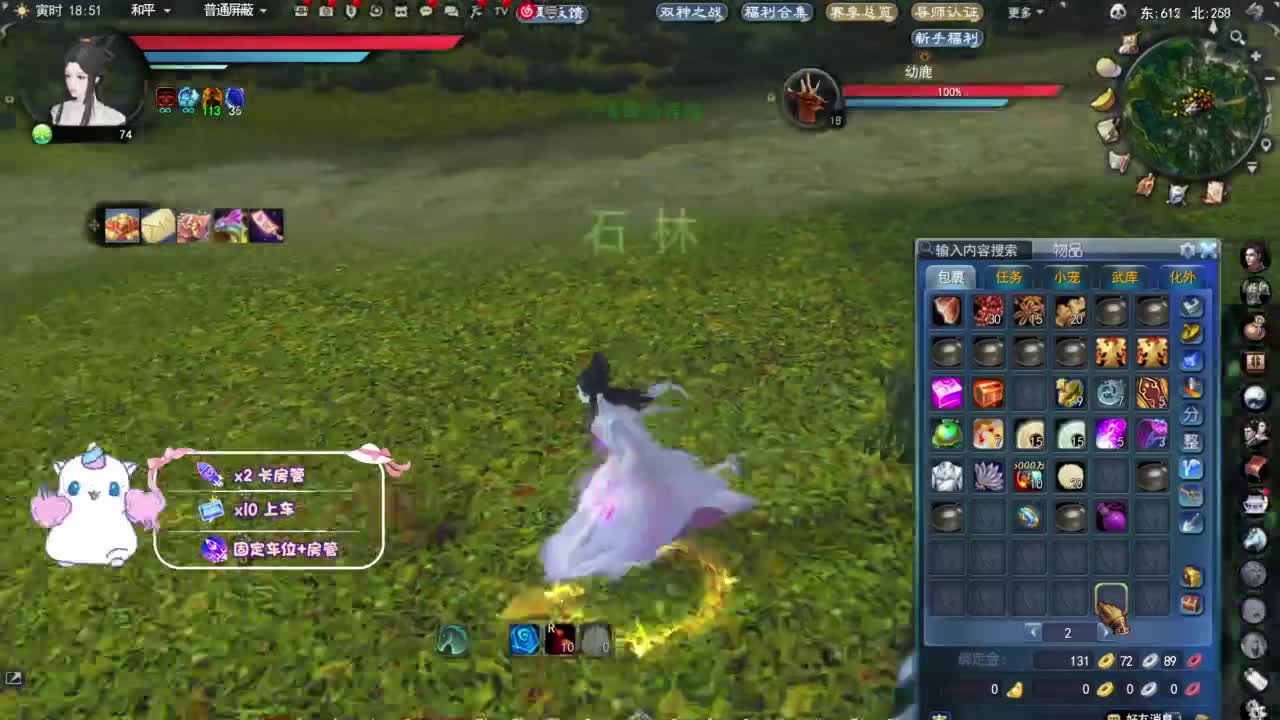Use the green herb bag item in inventory
This screenshot has width=1280, height=720.
[946, 432]
